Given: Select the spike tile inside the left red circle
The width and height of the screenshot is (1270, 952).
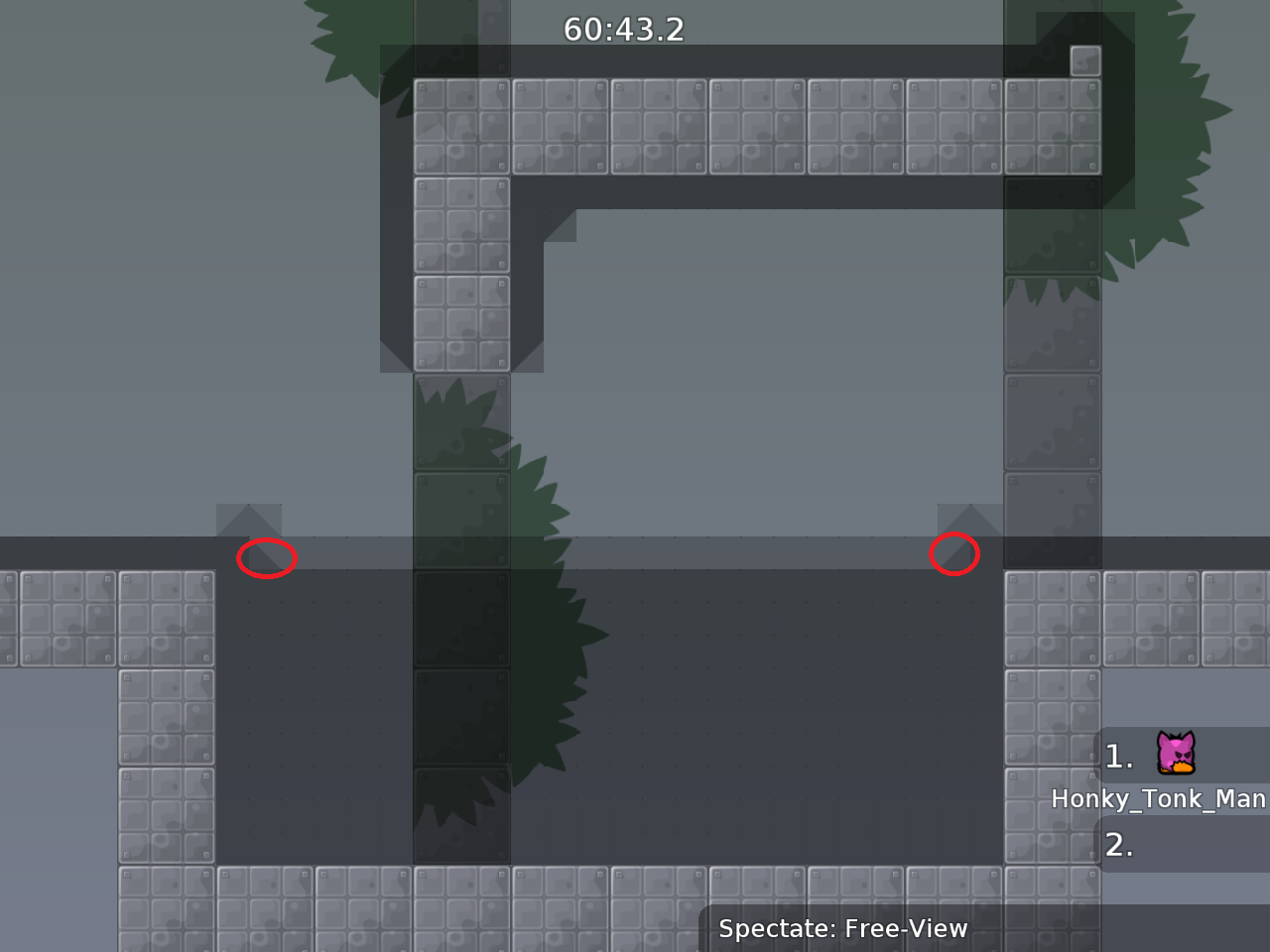Looking at the screenshot, I should coord(265,557).
